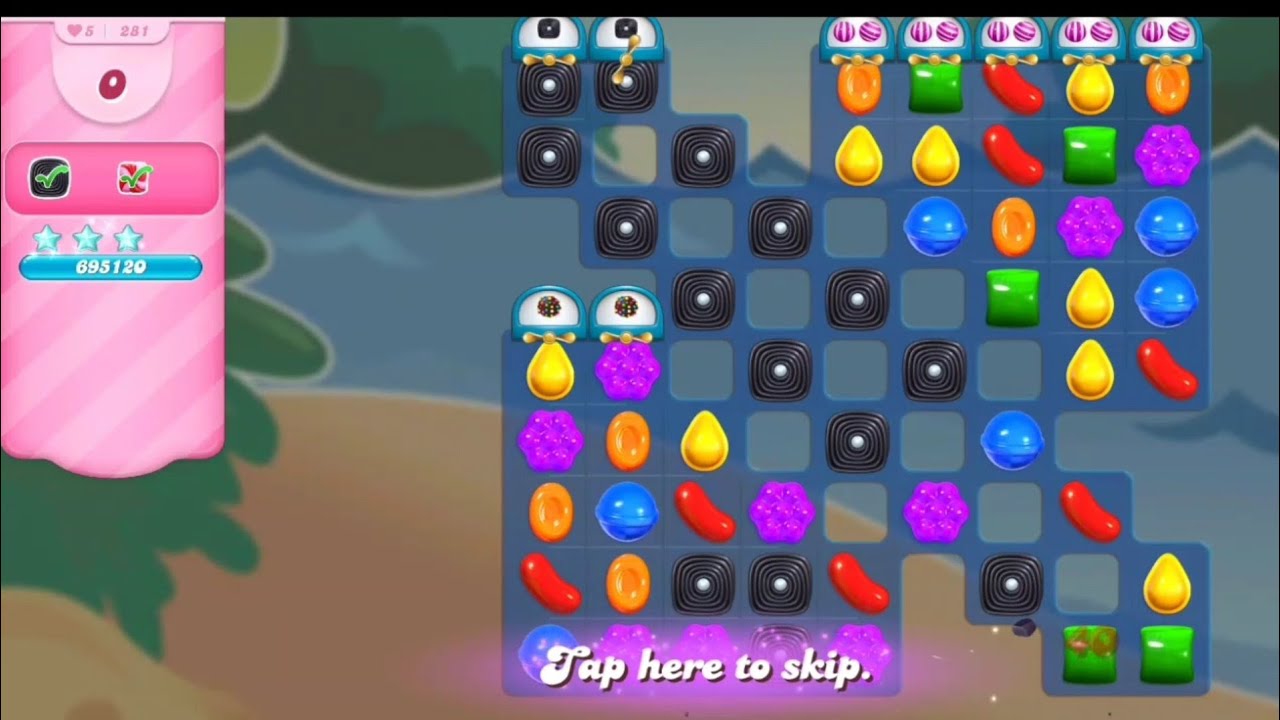The width and height of the screenshot is (1280, 720).
Task: Select the licorice swirl objective icon
Action: click(x=49, y=178)
